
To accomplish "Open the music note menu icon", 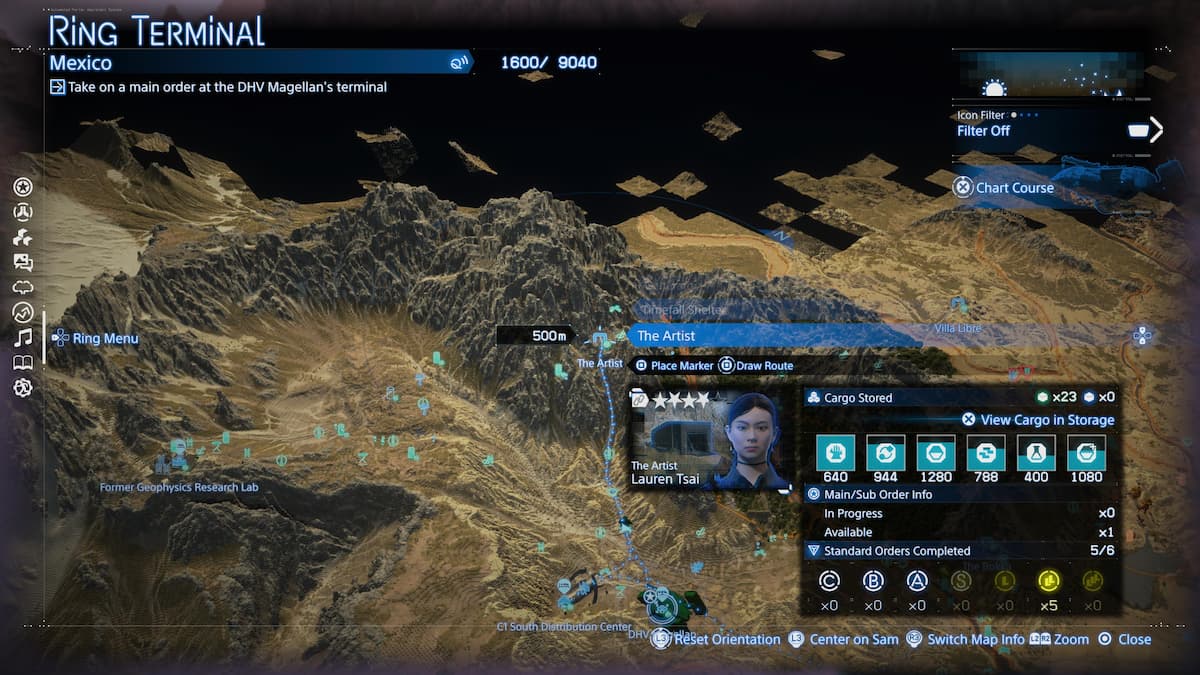I will (x=23, y=338).
